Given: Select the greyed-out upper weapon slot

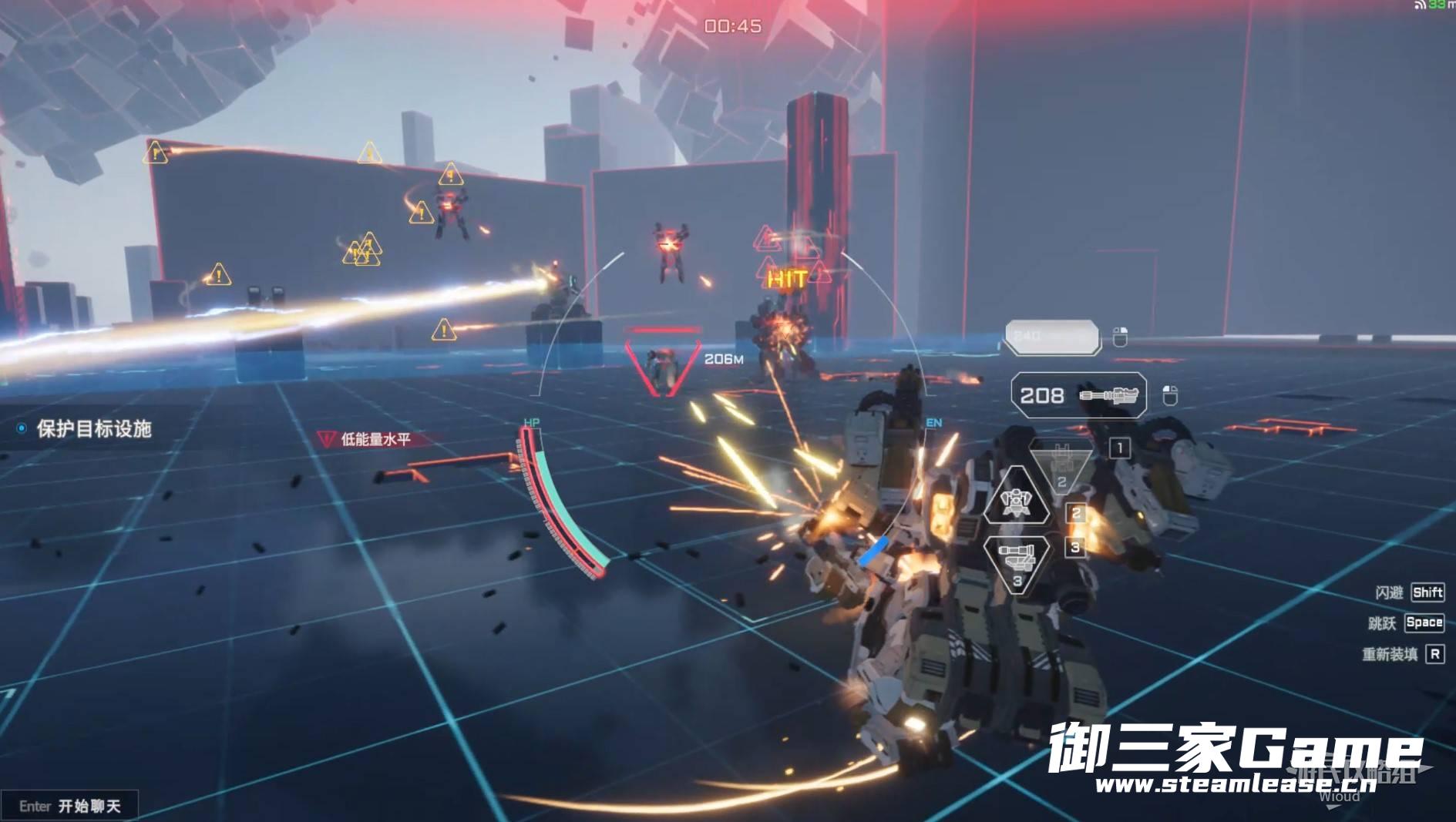Looking at the screenshot, I should coord(1052,337).
